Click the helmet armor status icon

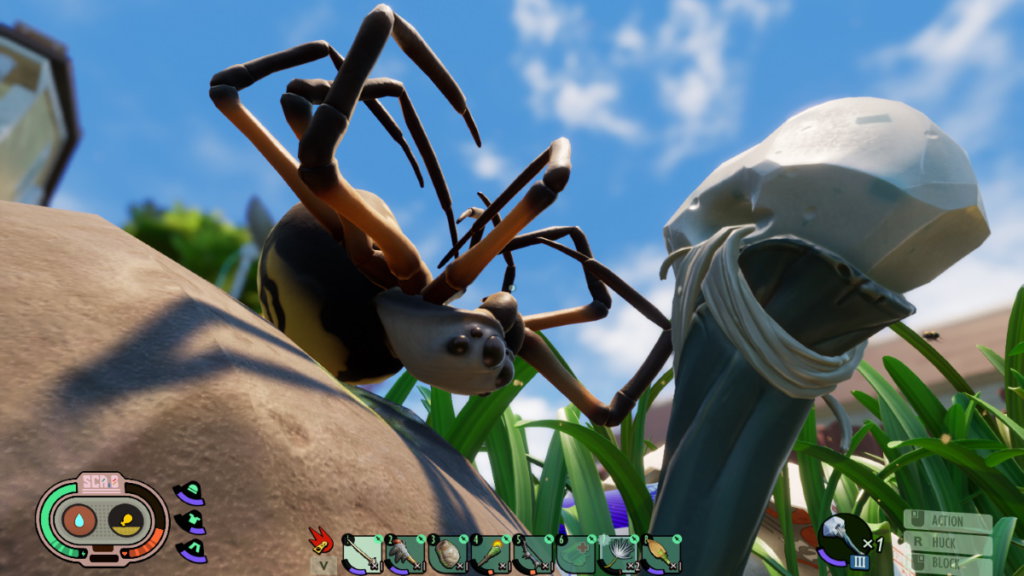pyautogui.click(x=189, y=493)
